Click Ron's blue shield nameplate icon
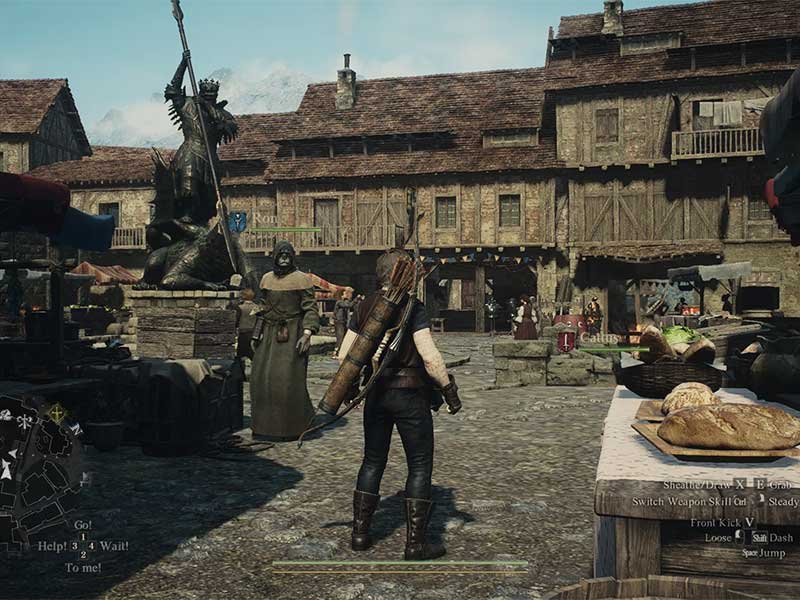Image resolution: width=800 pixels, height=600 pixels. 237,222
